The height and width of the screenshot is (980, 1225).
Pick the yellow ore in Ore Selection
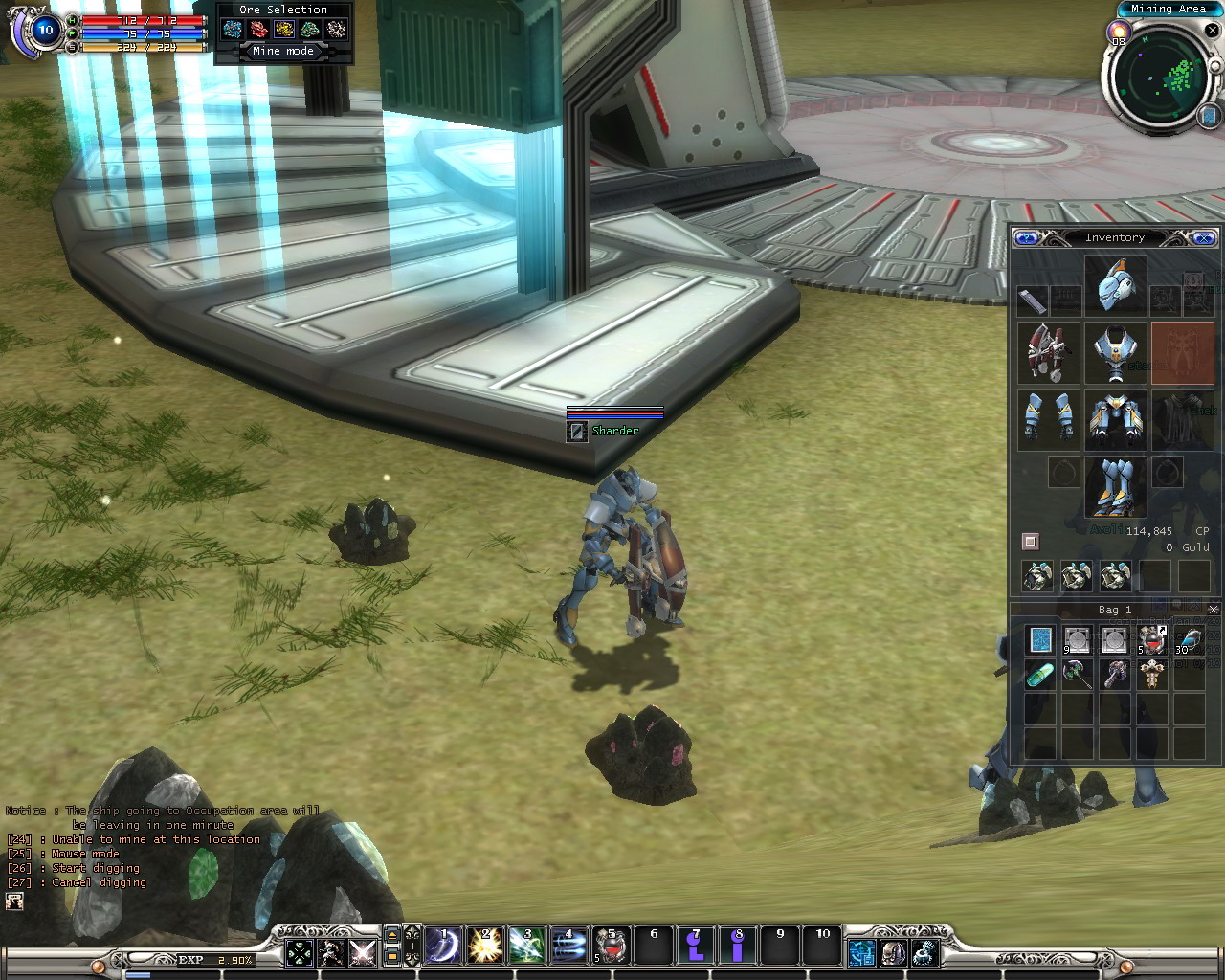(x=284, y=30)
